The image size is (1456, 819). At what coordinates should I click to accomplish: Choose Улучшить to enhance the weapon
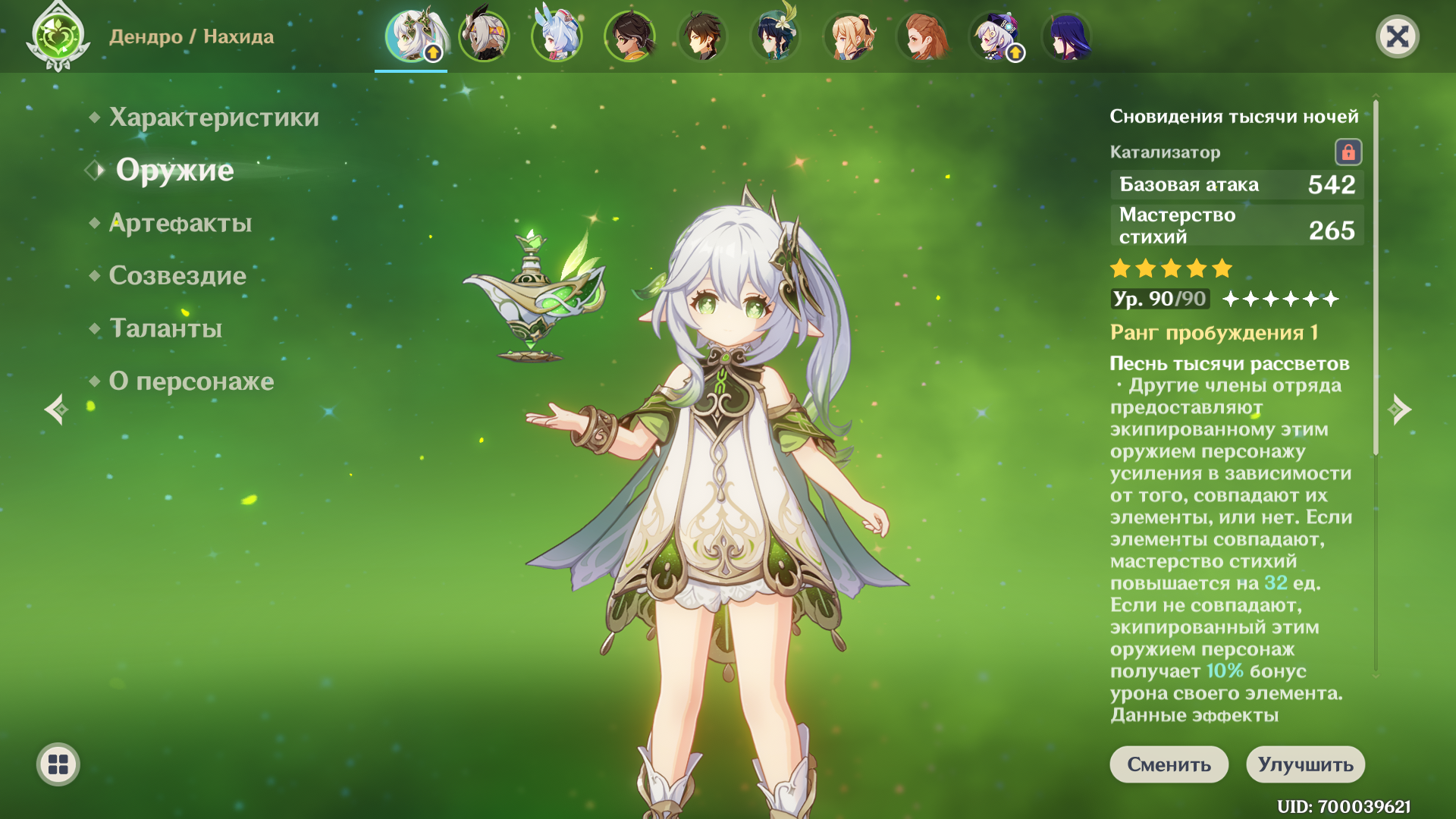(1305, 764)
